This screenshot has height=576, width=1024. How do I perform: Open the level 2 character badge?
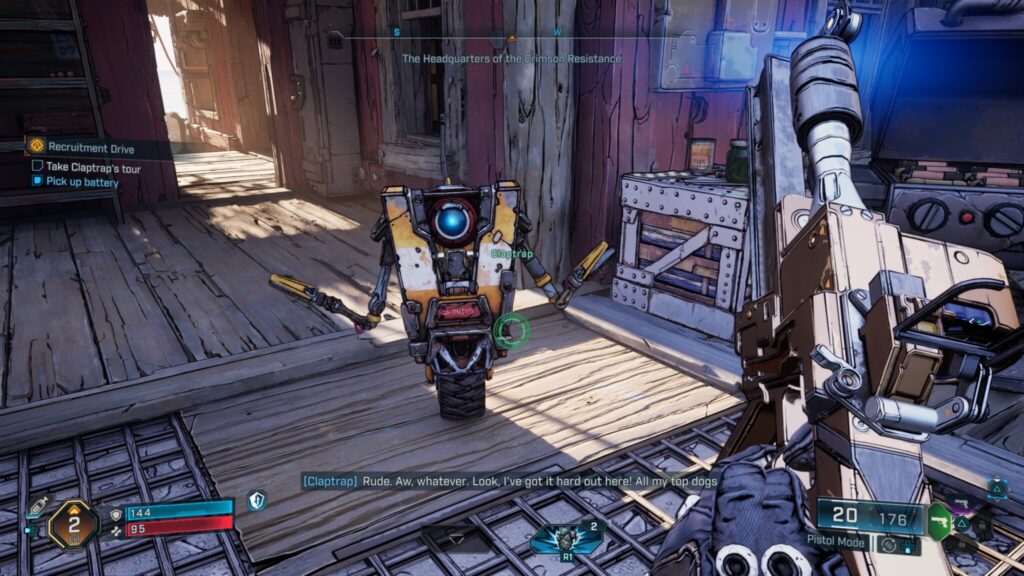click(73, 523)
